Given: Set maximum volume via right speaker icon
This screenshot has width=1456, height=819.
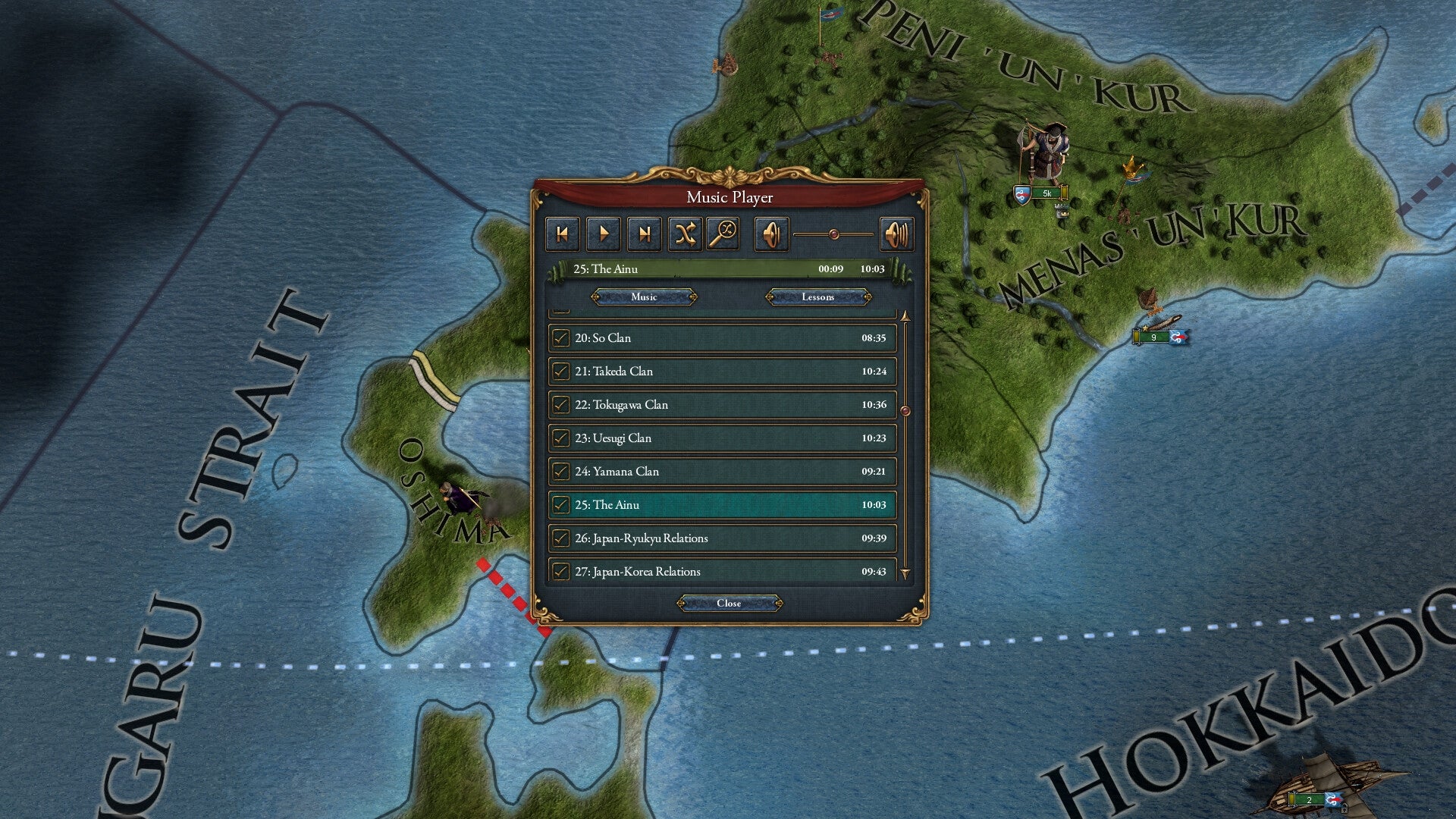Looking at the screenshot, I should (x=896, y=234).
